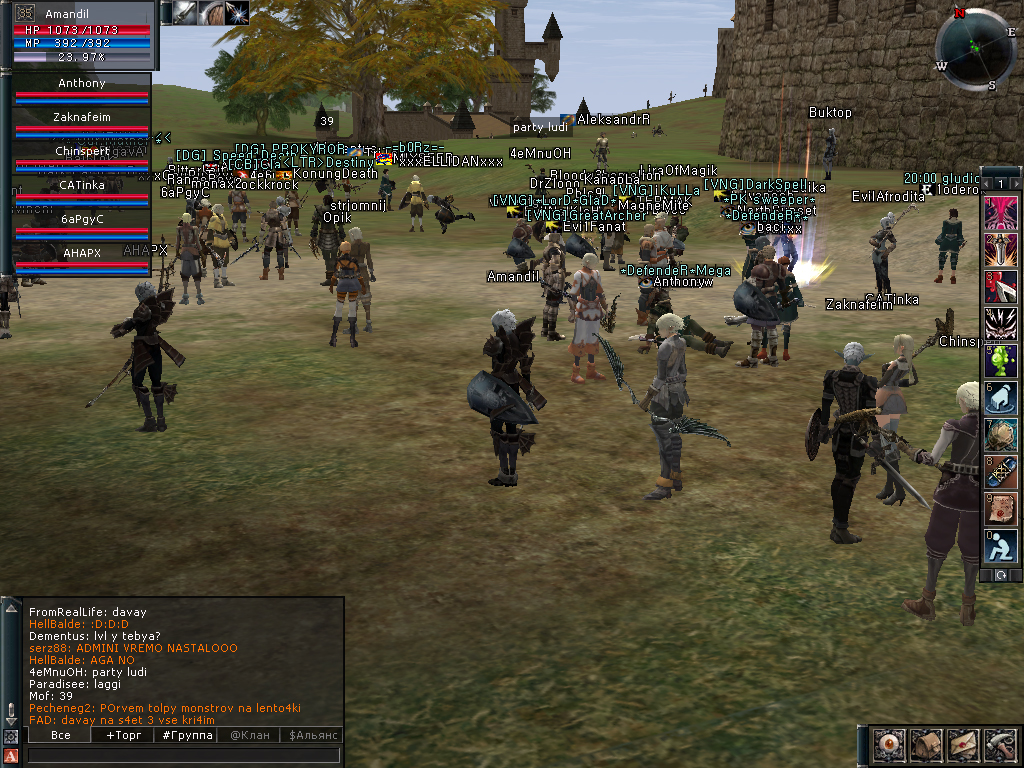
Task: Open chat options gear button
Action: click(11, 736)
